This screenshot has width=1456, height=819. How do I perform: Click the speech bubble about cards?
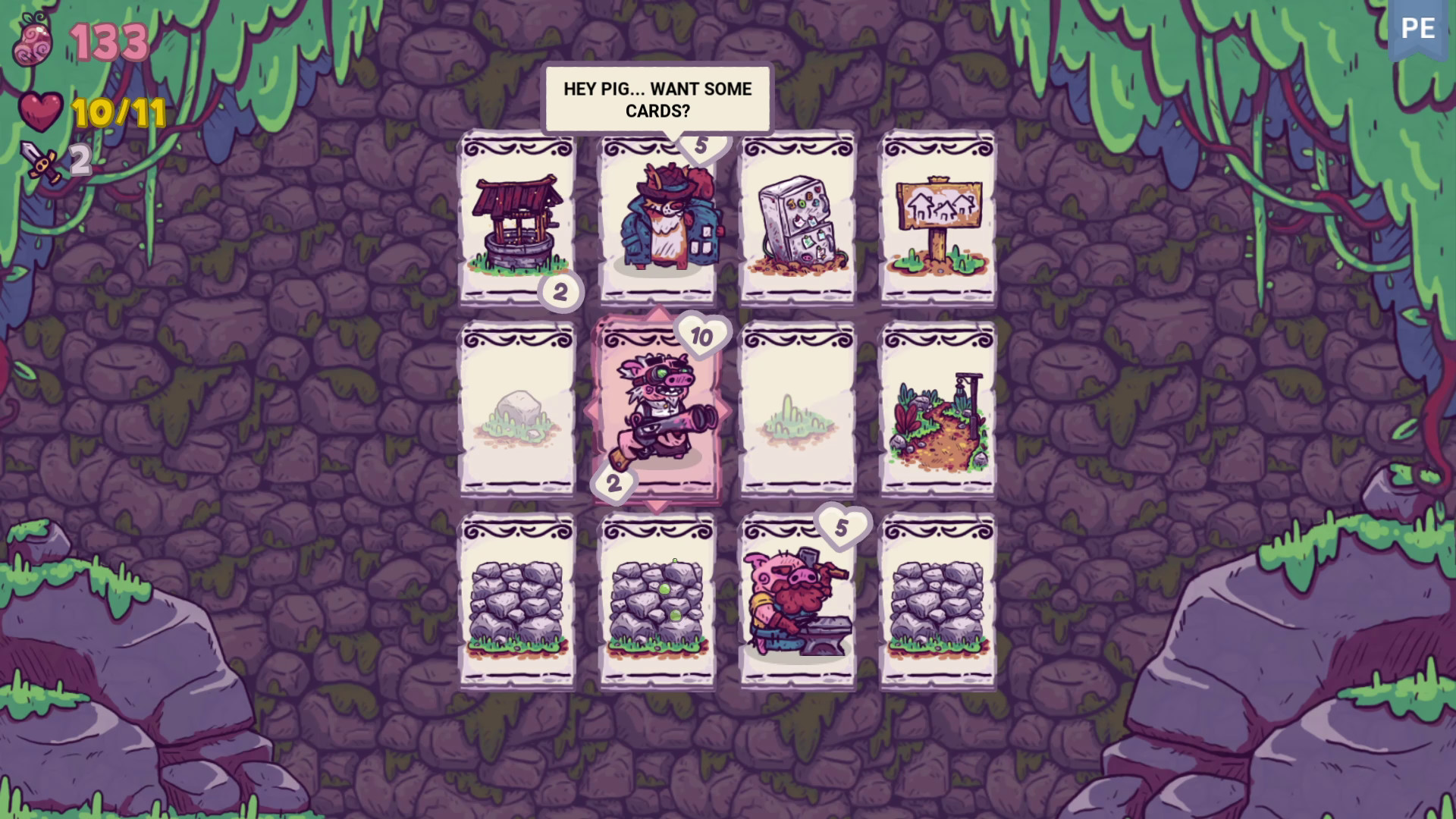click(x=657, y=99)
